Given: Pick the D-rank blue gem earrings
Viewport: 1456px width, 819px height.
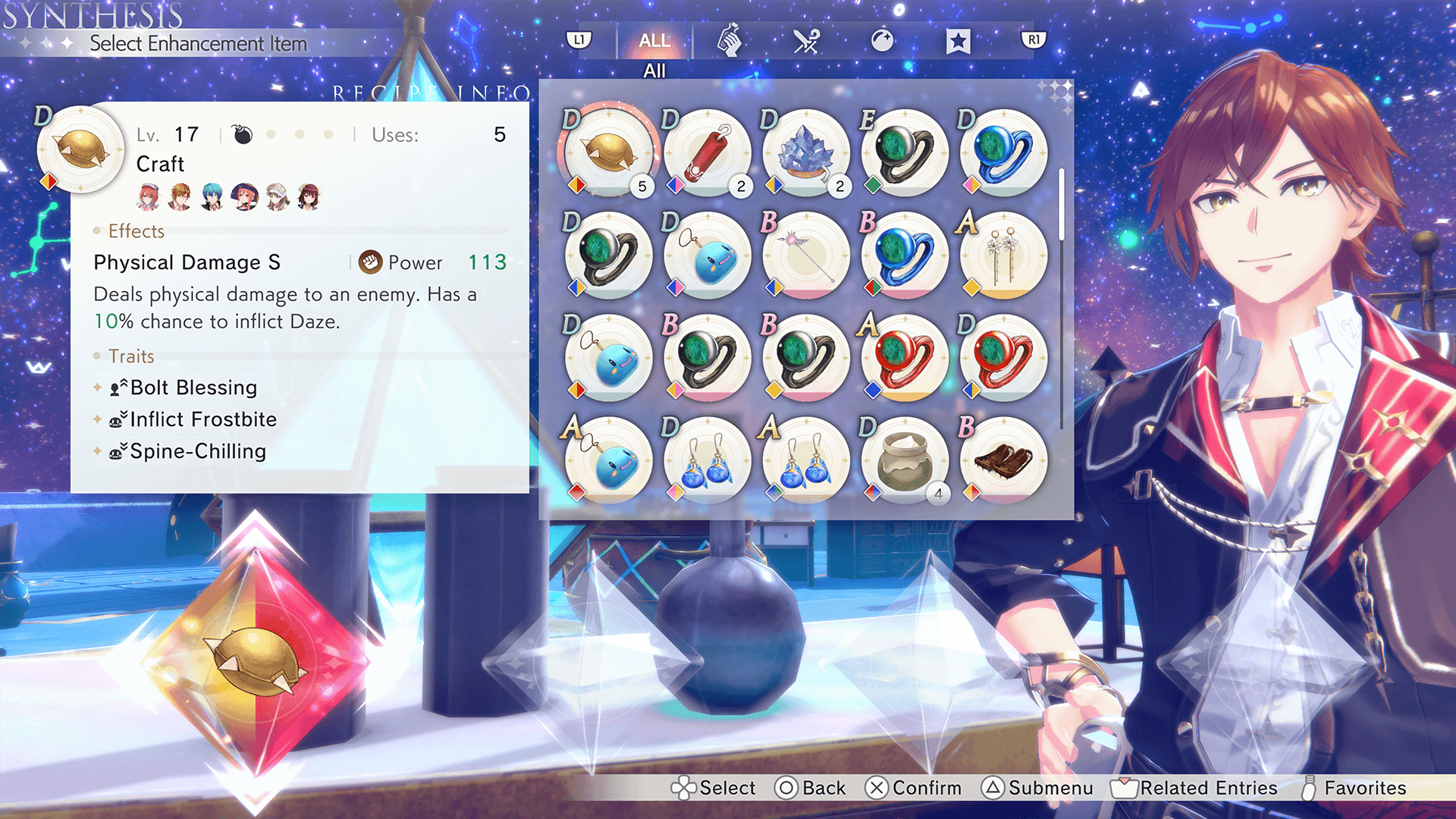Looking at the screenshot, I should coord(707,460).
